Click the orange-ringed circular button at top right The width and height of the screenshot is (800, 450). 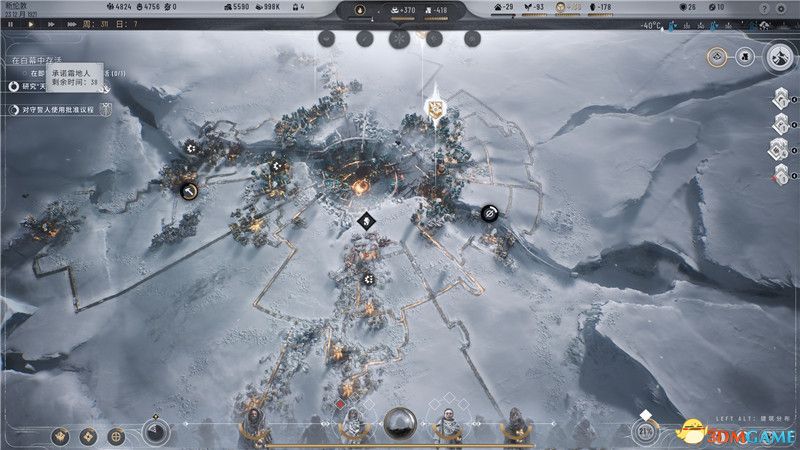(718, 57)
